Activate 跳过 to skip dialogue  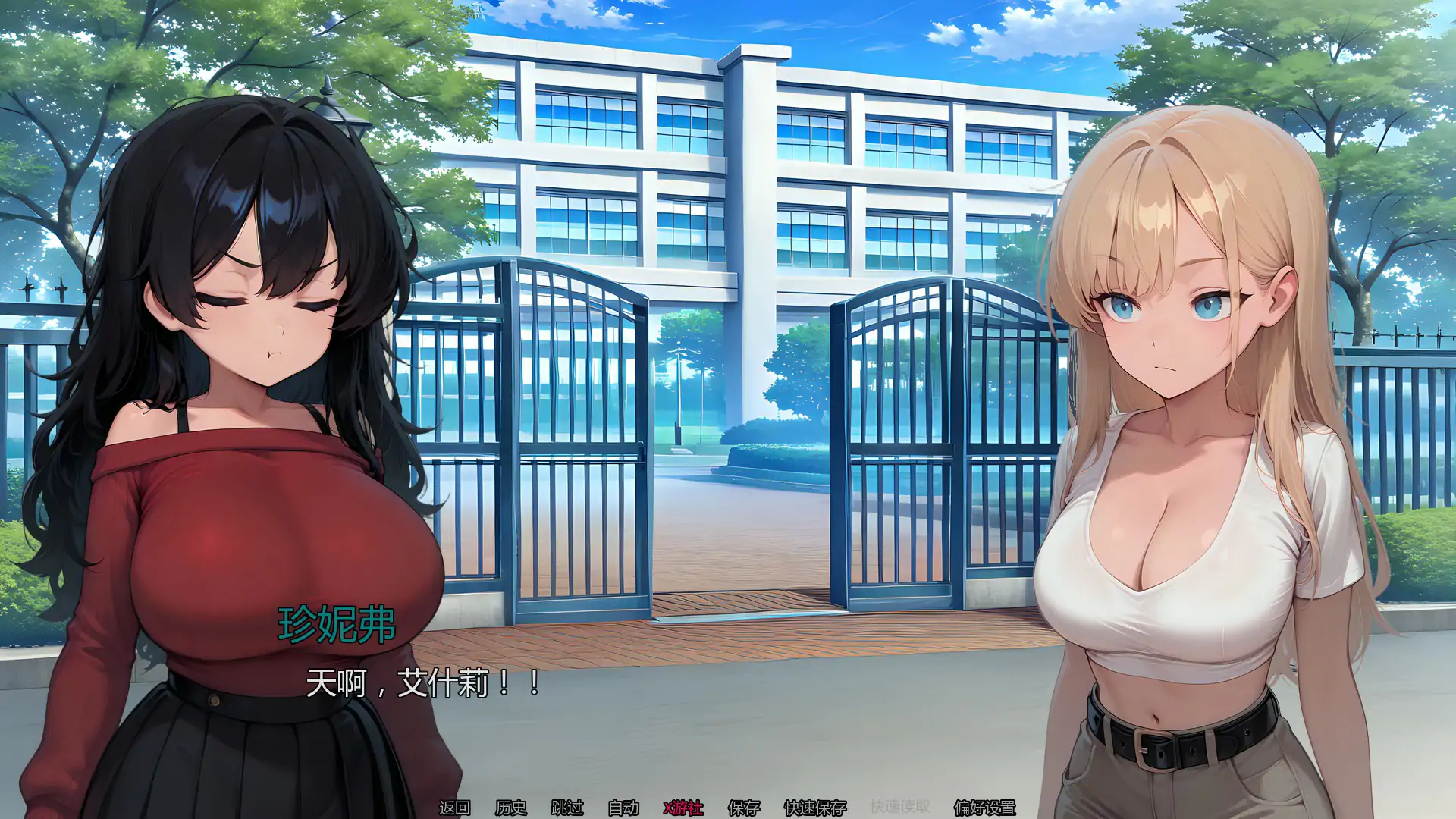[567, 808]
